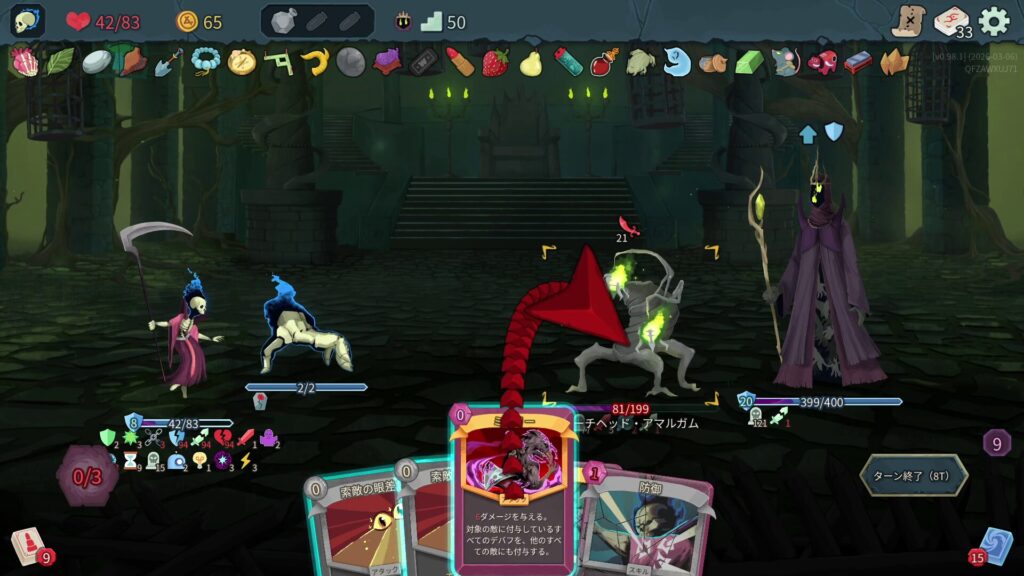Inspect the banana relic
This screenshot has height=576, width=1024.
pyautogui.click(x=316, y=62)
